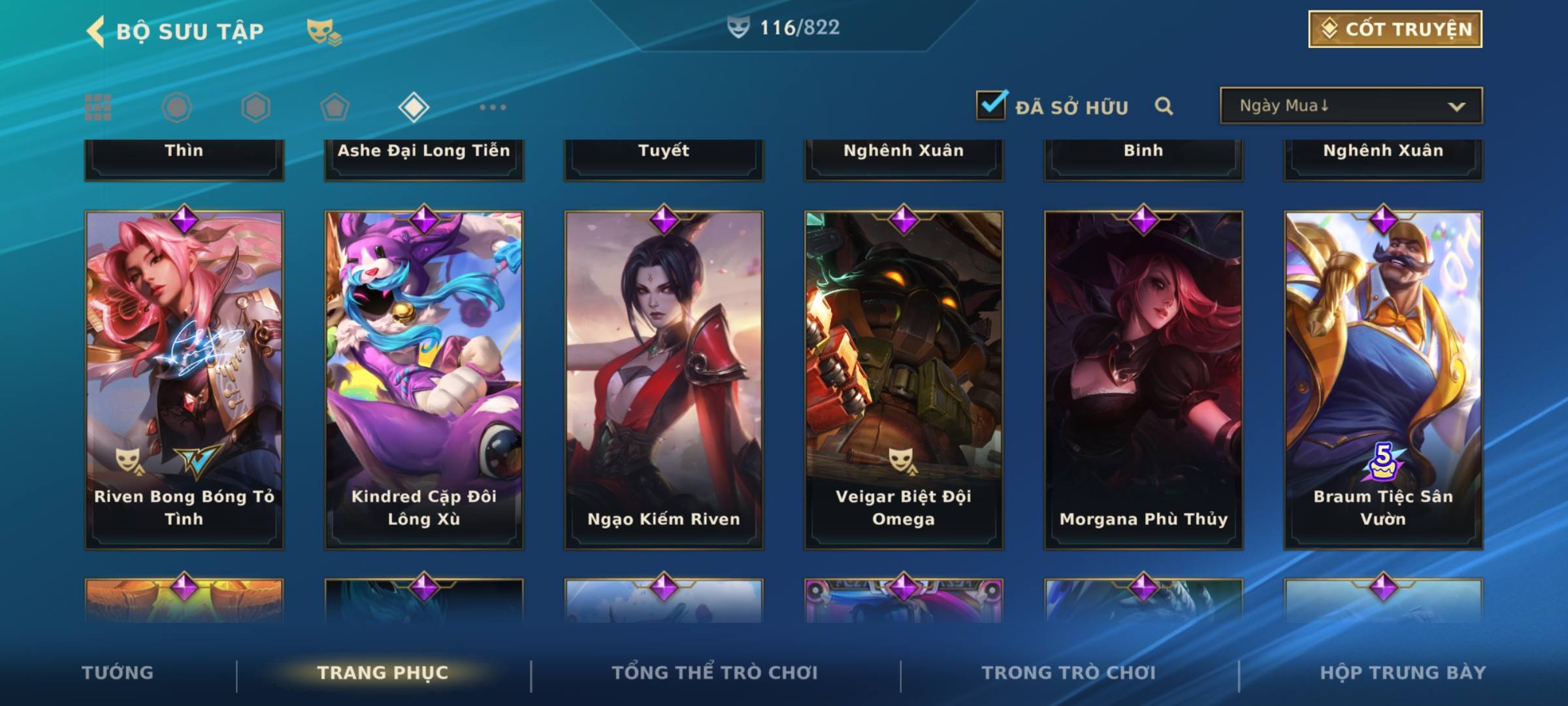Viewport: 1568px width, 706px height.
Task: Open the skin search magnifier
Action: point(1164,106)
